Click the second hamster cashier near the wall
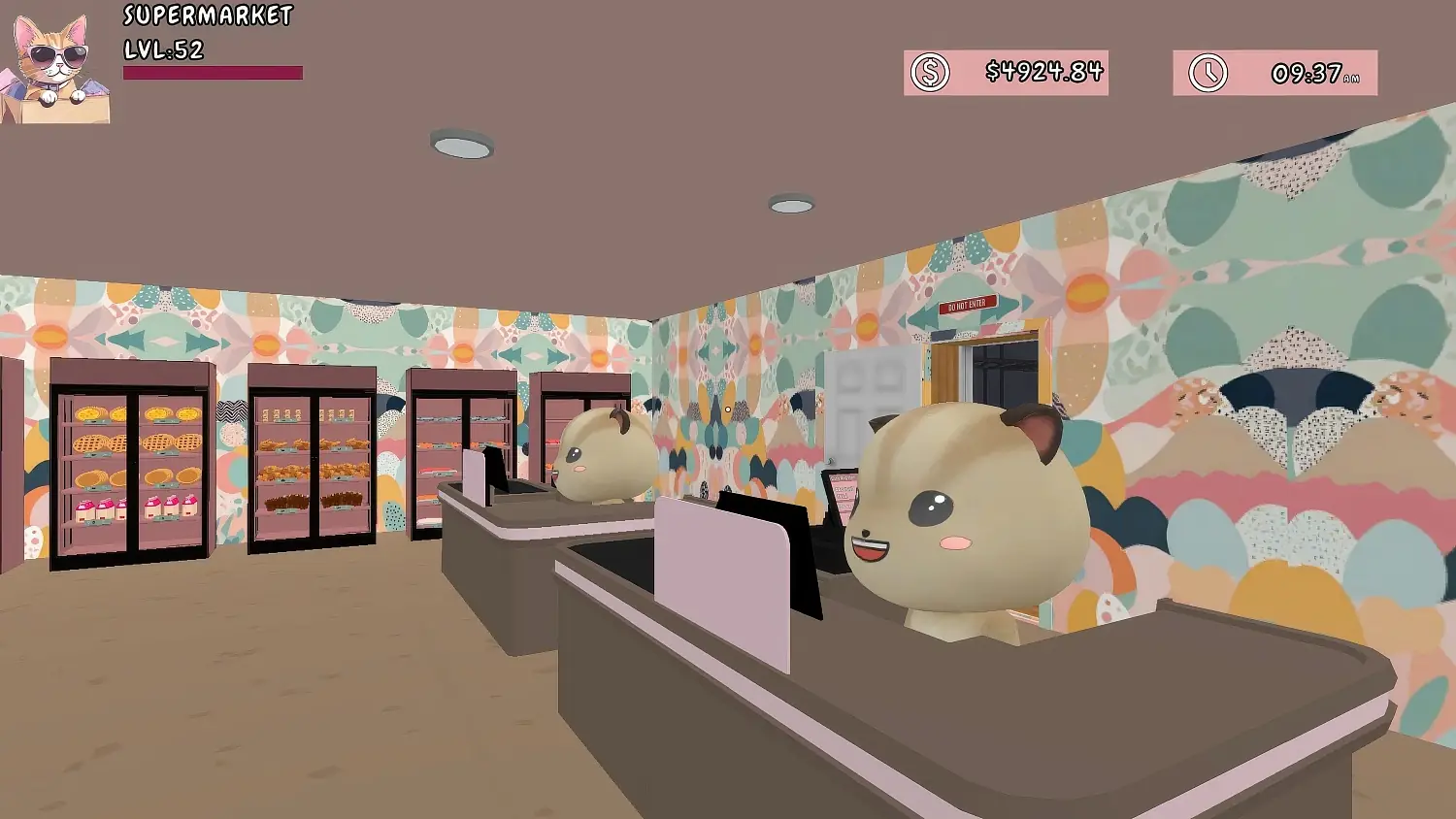Image resolution: width=1456 pixels, height=819 pixels. click(602, 456)
